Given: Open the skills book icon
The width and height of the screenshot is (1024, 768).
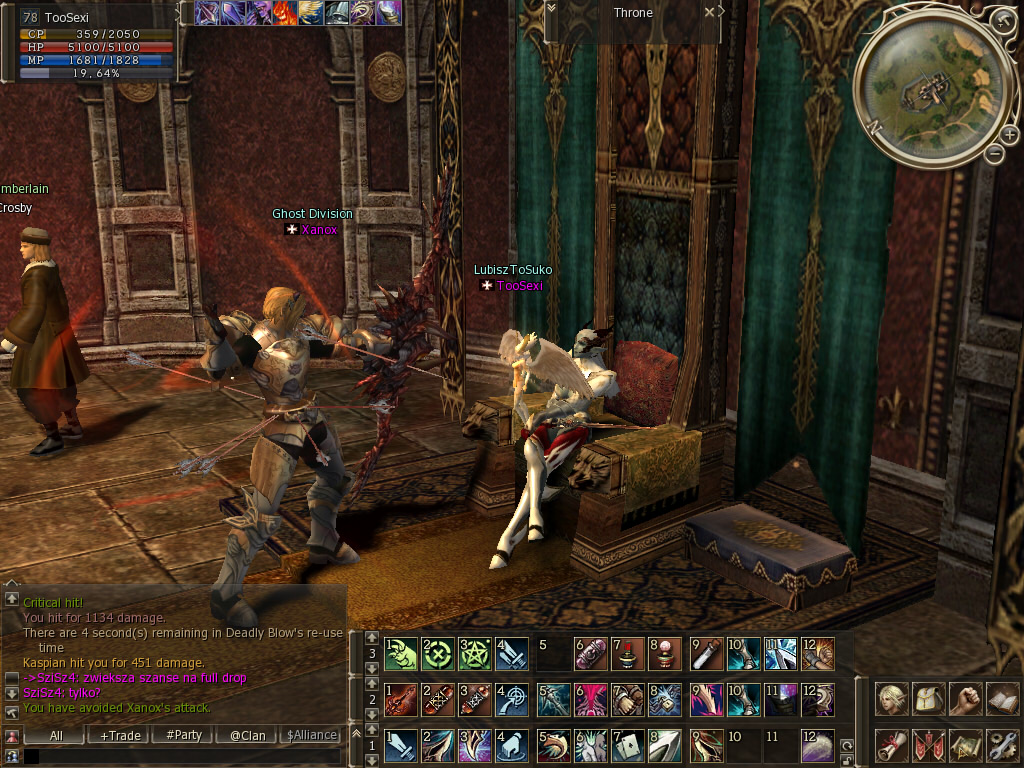Looking at the screenshot, I should (x=1002, y=699).
